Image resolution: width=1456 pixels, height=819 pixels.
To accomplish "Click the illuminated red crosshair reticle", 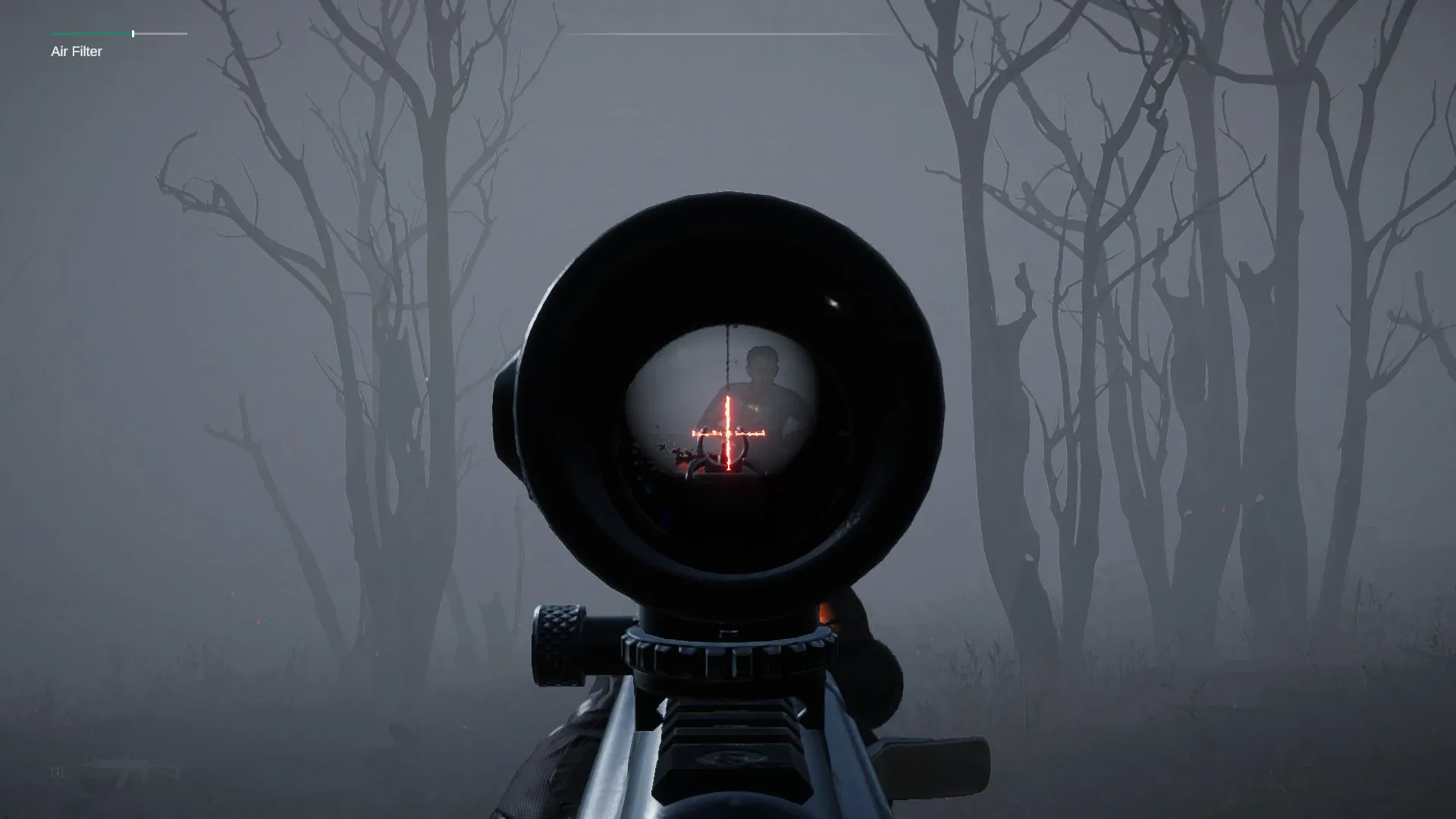I will point(726,432).
